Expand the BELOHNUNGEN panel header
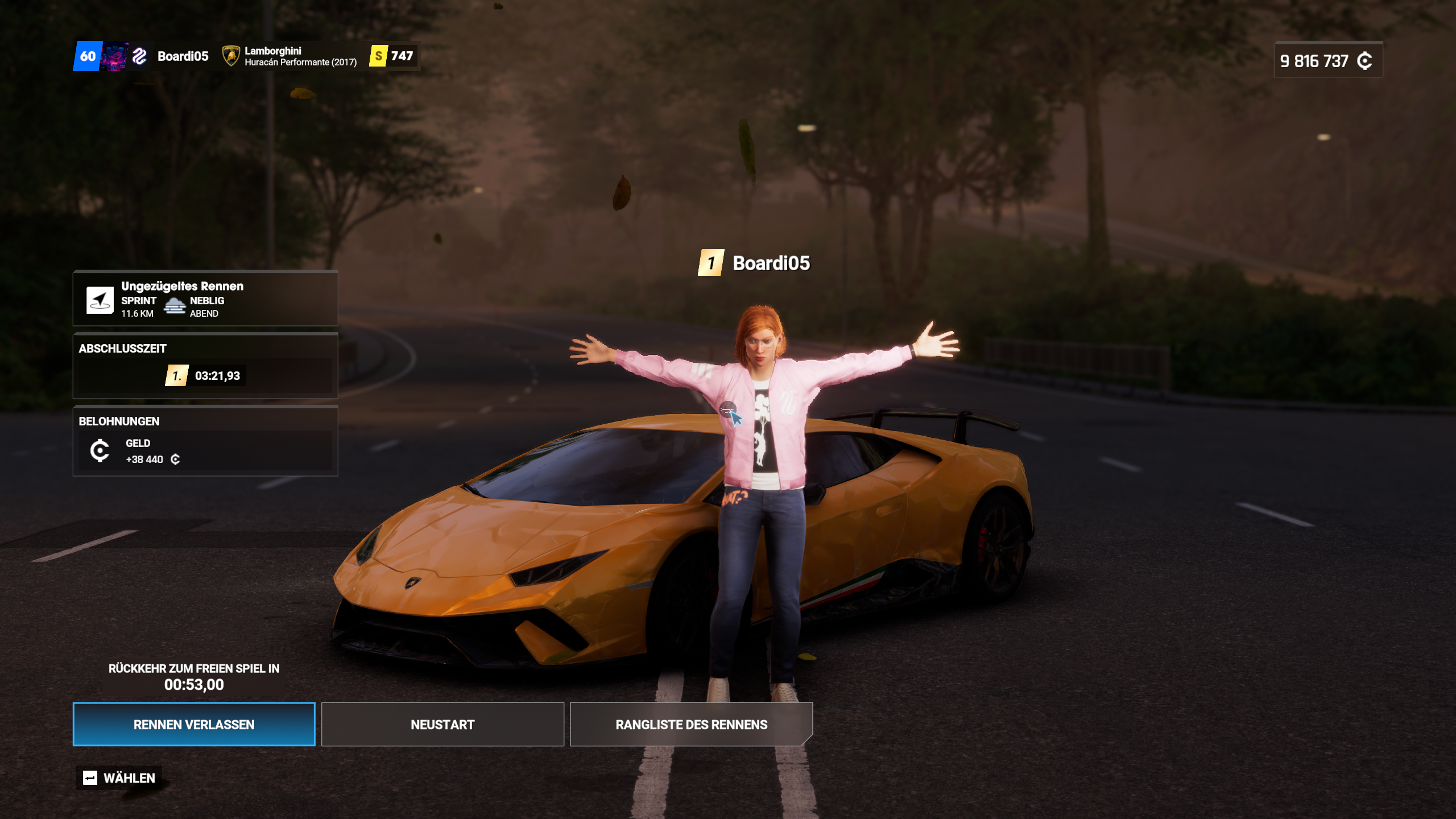The image size is (1456, 819). [119, 421]
